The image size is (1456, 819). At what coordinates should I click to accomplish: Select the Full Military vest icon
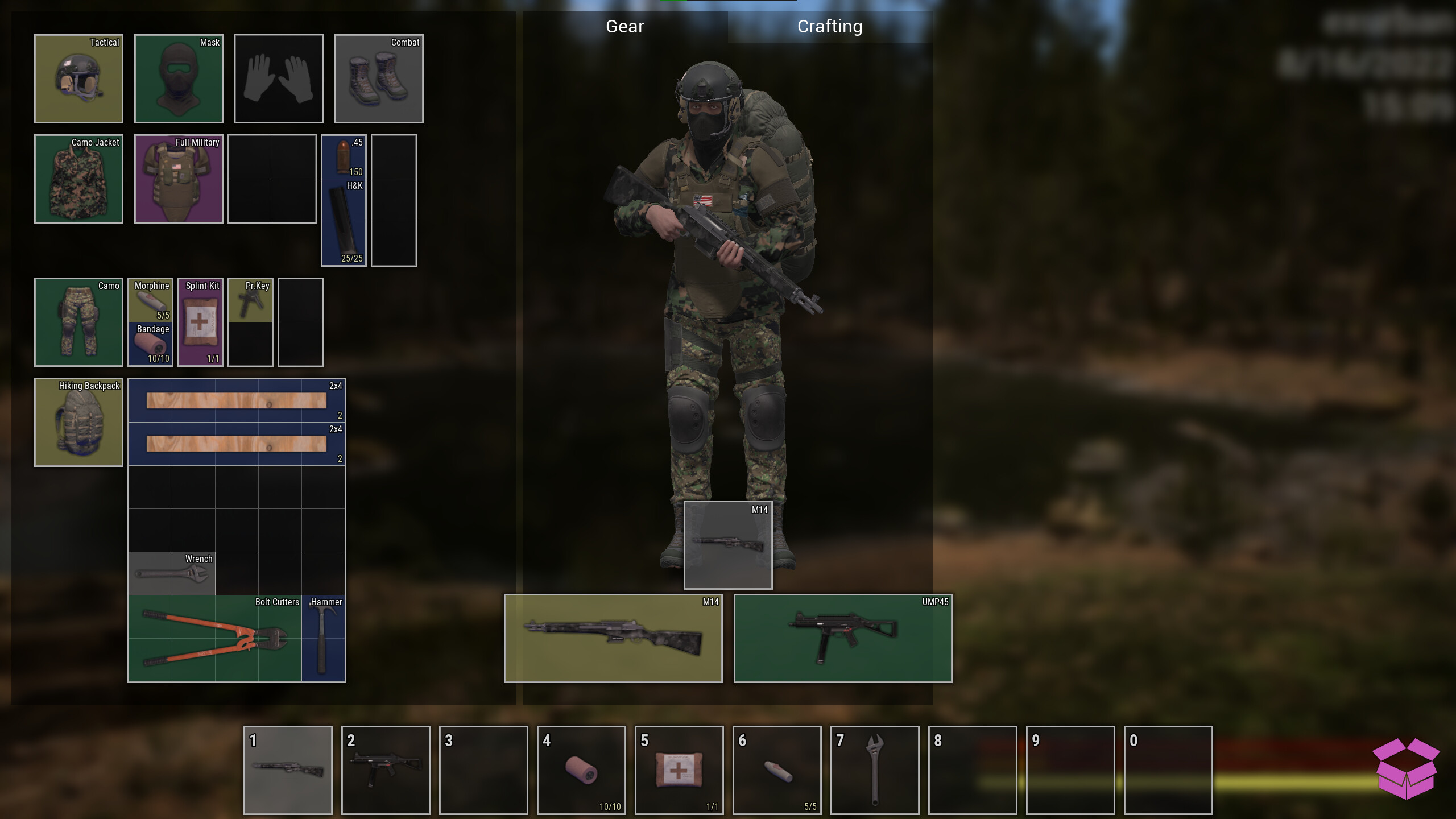pyautogui.click(x=178, y=179)
